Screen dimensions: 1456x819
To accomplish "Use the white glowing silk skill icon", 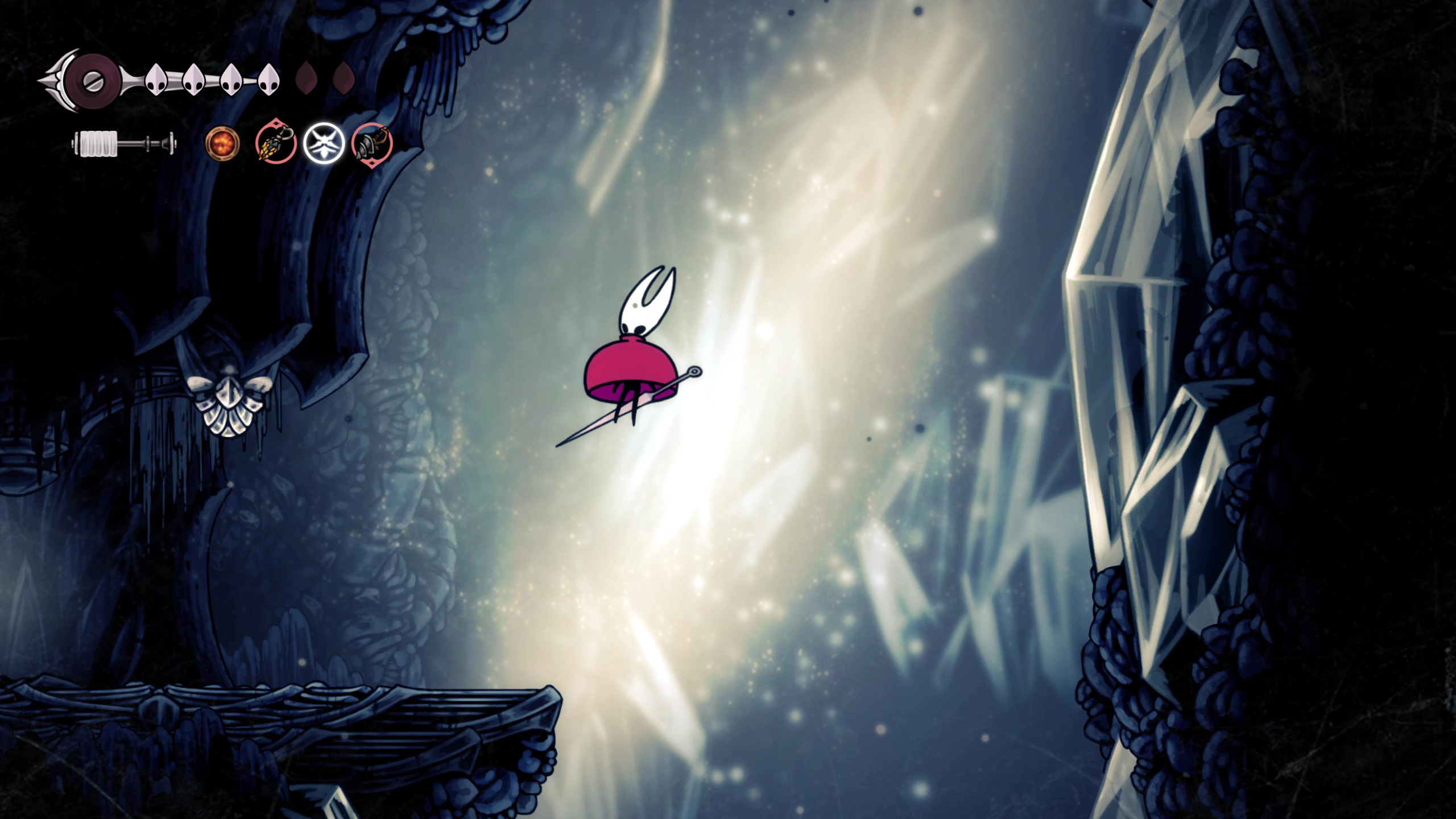I will (x=324, y=143).
